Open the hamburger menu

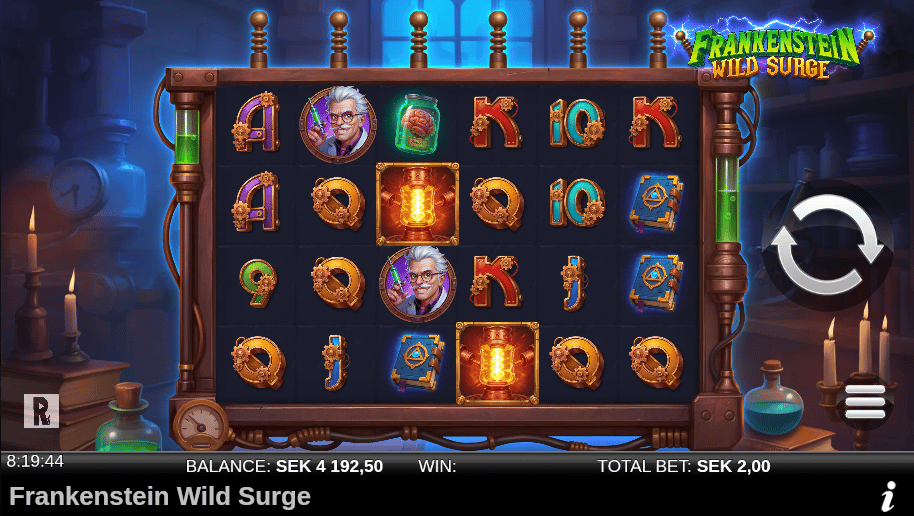tap(865, 401)
